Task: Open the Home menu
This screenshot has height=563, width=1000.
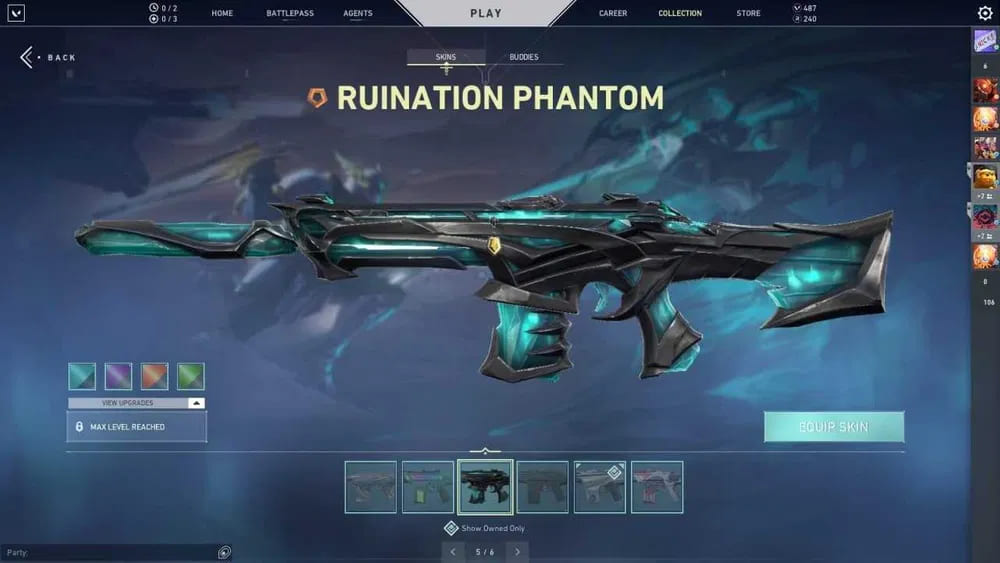Action: pos(222,13)
